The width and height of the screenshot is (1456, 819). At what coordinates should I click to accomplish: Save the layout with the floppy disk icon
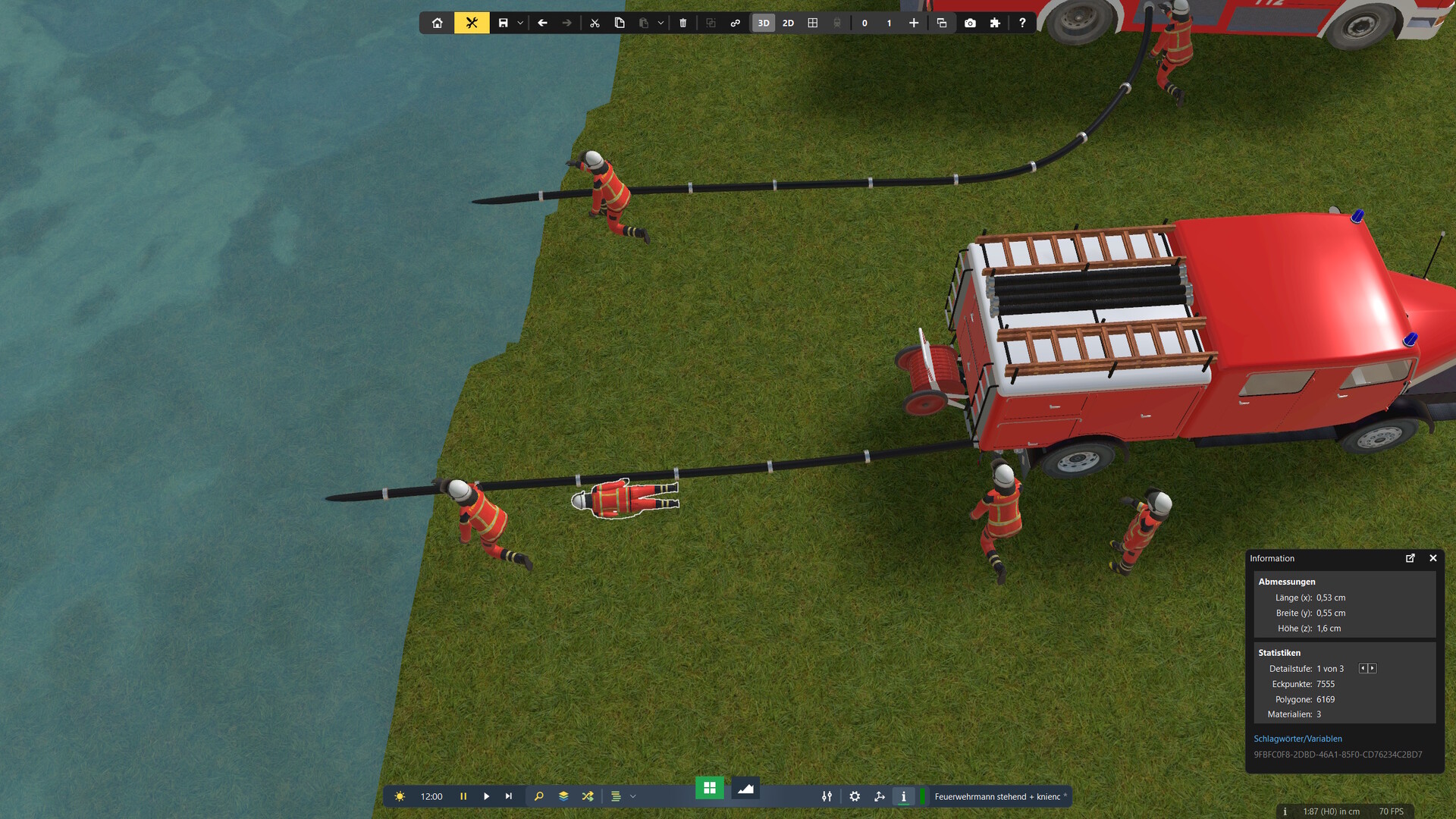[503, 23]
